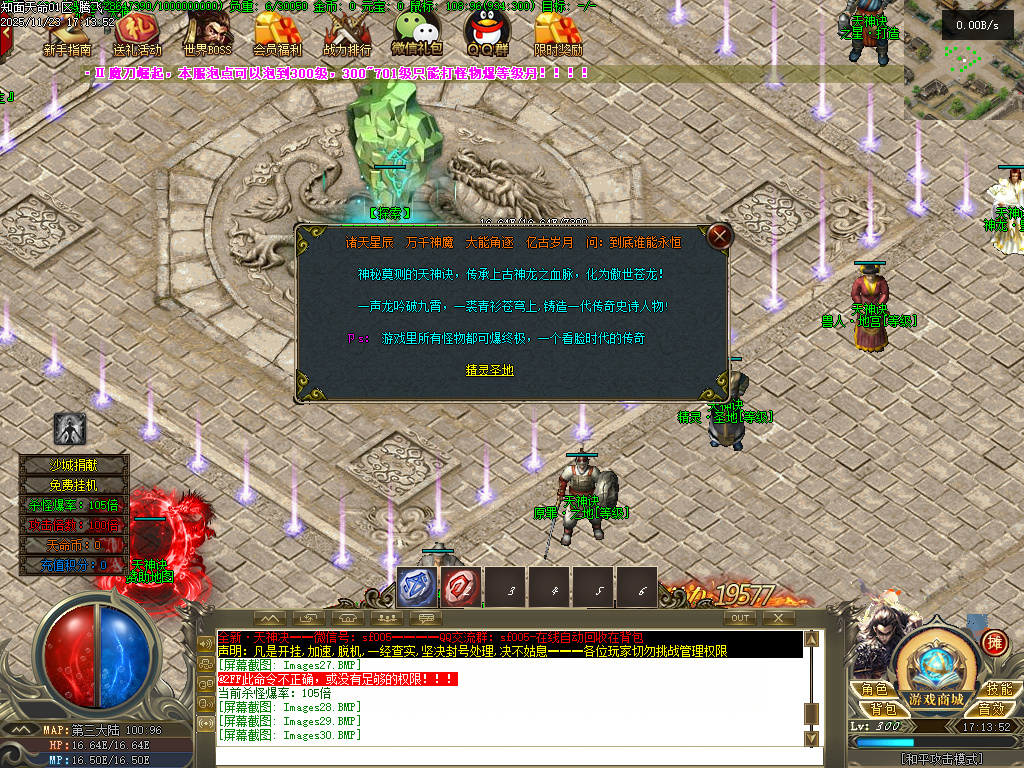Click the OUT button above chat
The image size is (1024, 768).
740,618
